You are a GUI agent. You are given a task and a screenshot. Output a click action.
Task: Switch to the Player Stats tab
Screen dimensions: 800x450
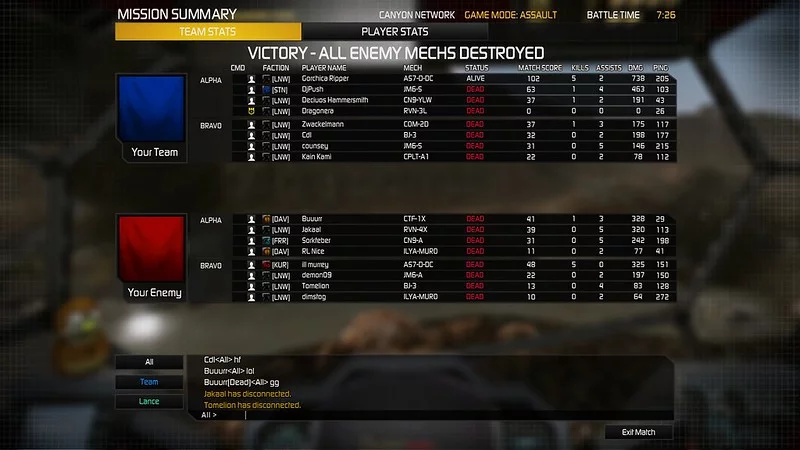394,32
